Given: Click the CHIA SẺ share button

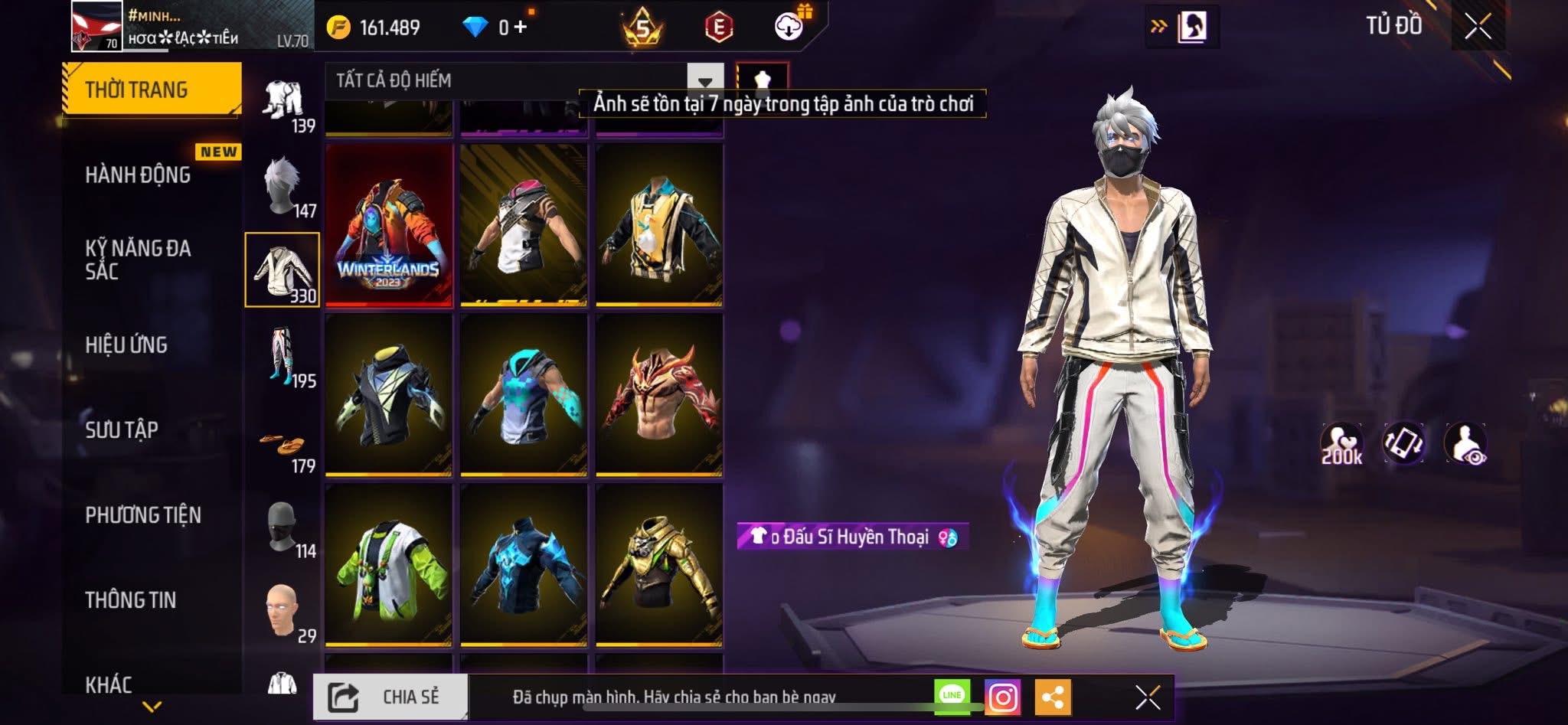Looking at the screenshot, I should click(x=390, y=697).
